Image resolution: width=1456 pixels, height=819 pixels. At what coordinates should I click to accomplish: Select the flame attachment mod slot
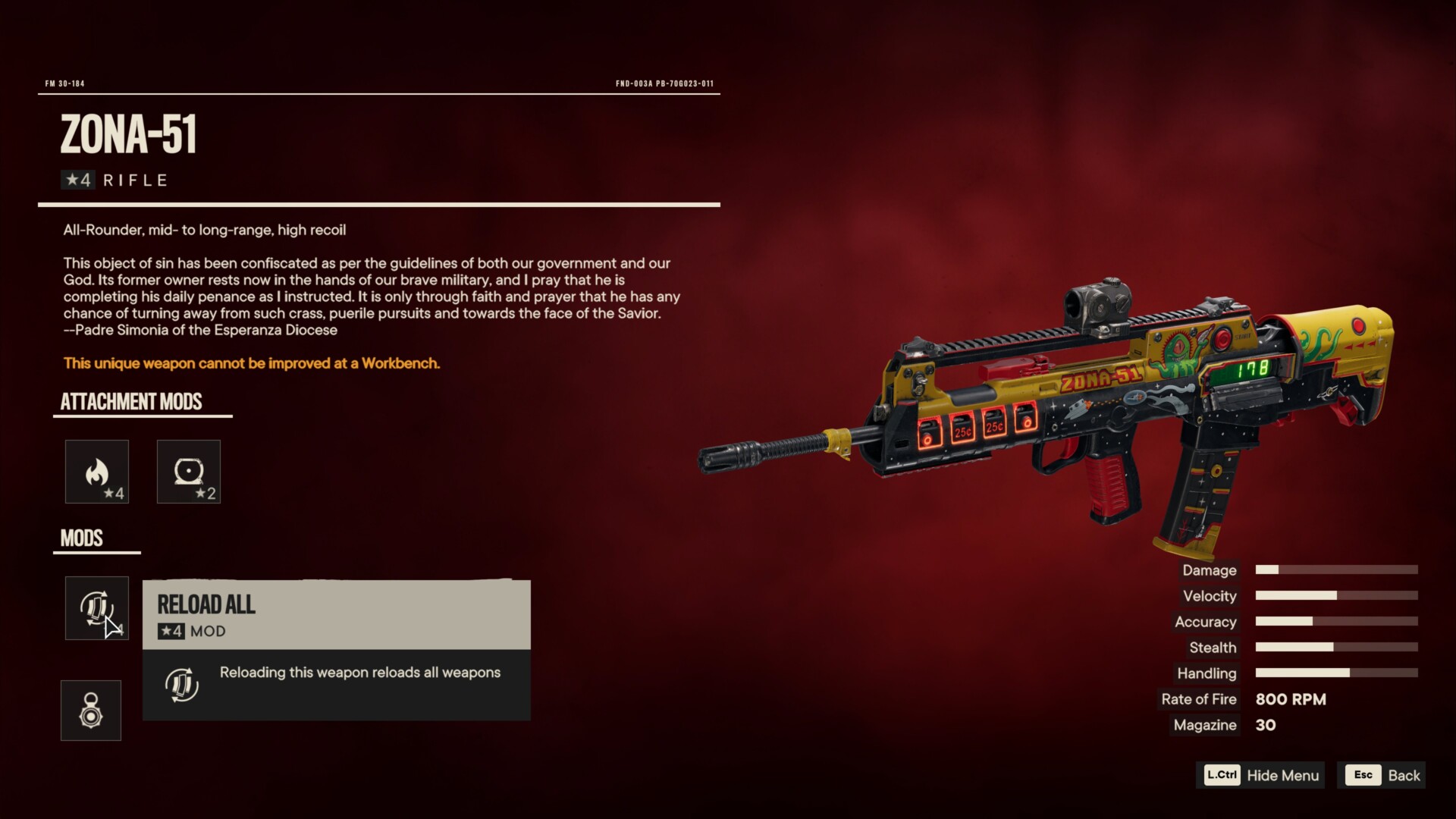pyautogui.click(x=97, y=472)
